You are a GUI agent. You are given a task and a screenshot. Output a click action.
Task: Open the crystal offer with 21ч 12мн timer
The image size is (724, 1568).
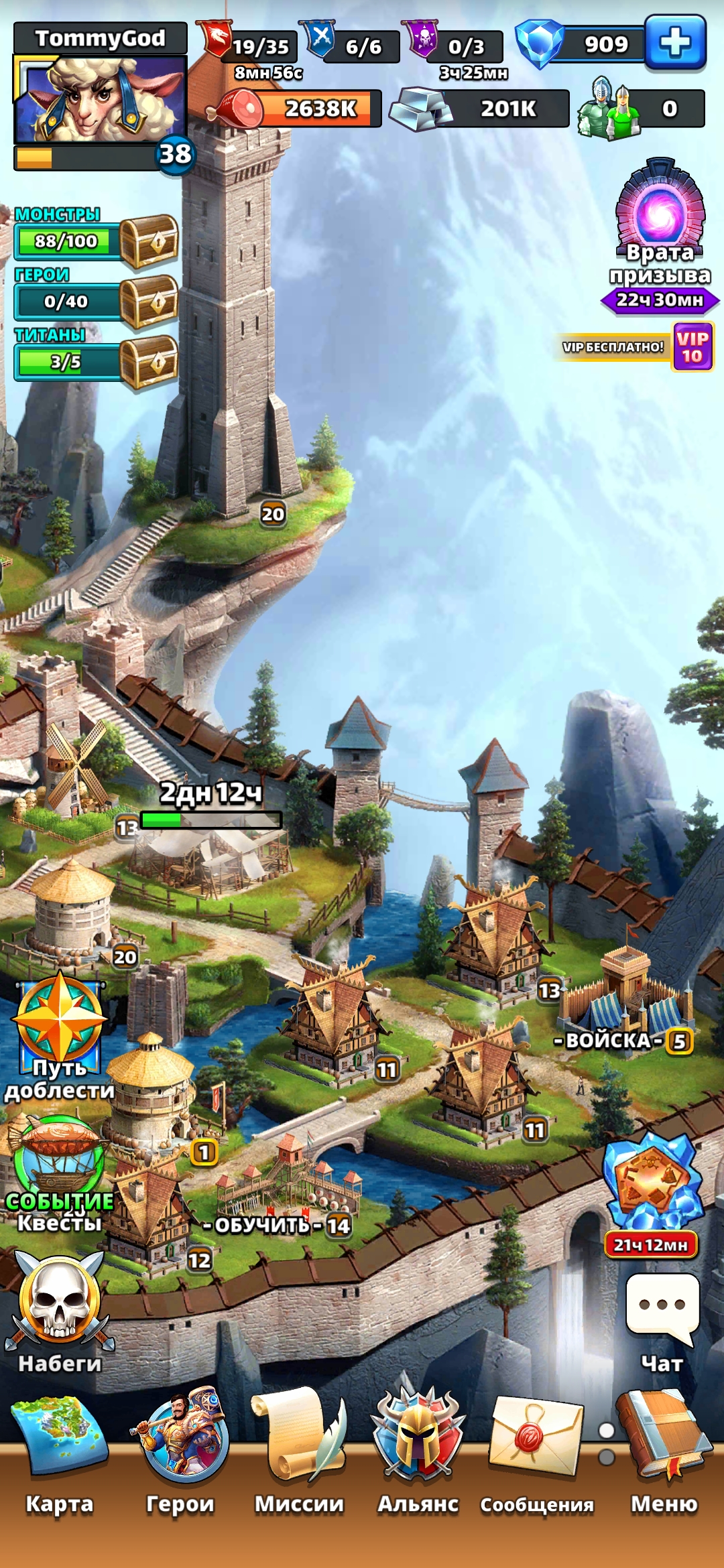(652, 1186)
